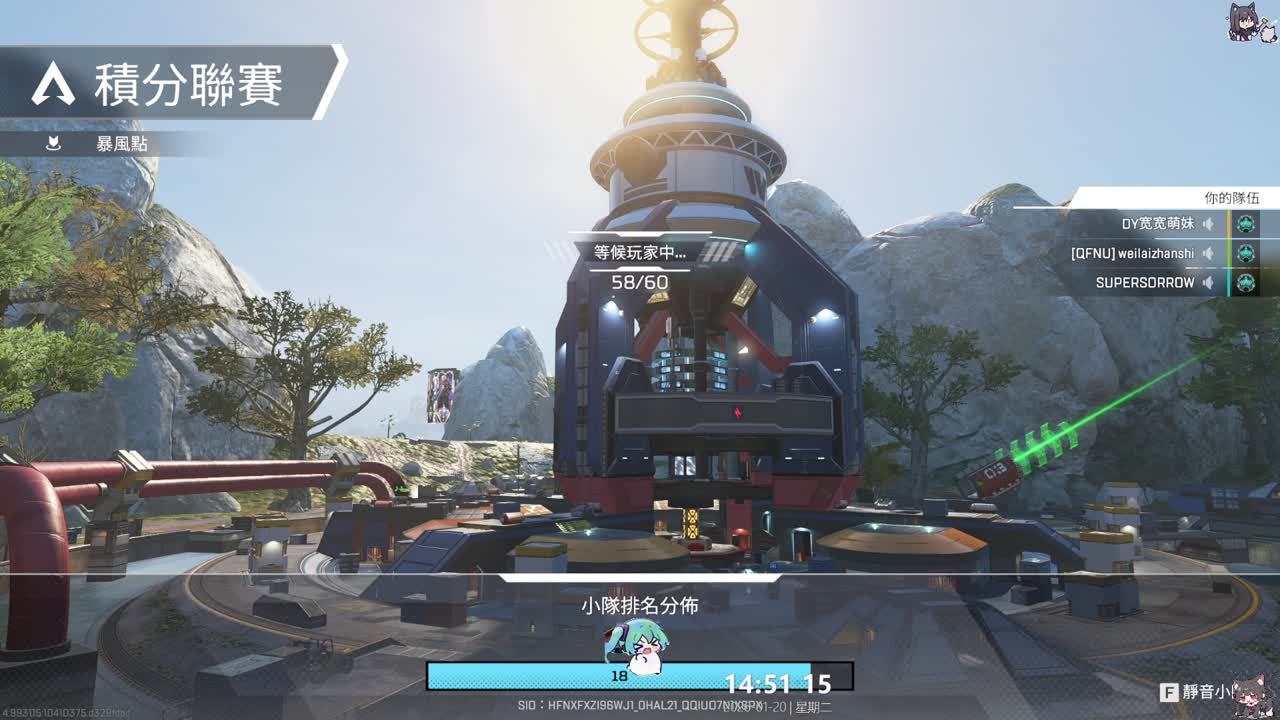Click the 暴風點 map name label
Viewport: 1280px width, 720px height.
[x=121, y=144]
